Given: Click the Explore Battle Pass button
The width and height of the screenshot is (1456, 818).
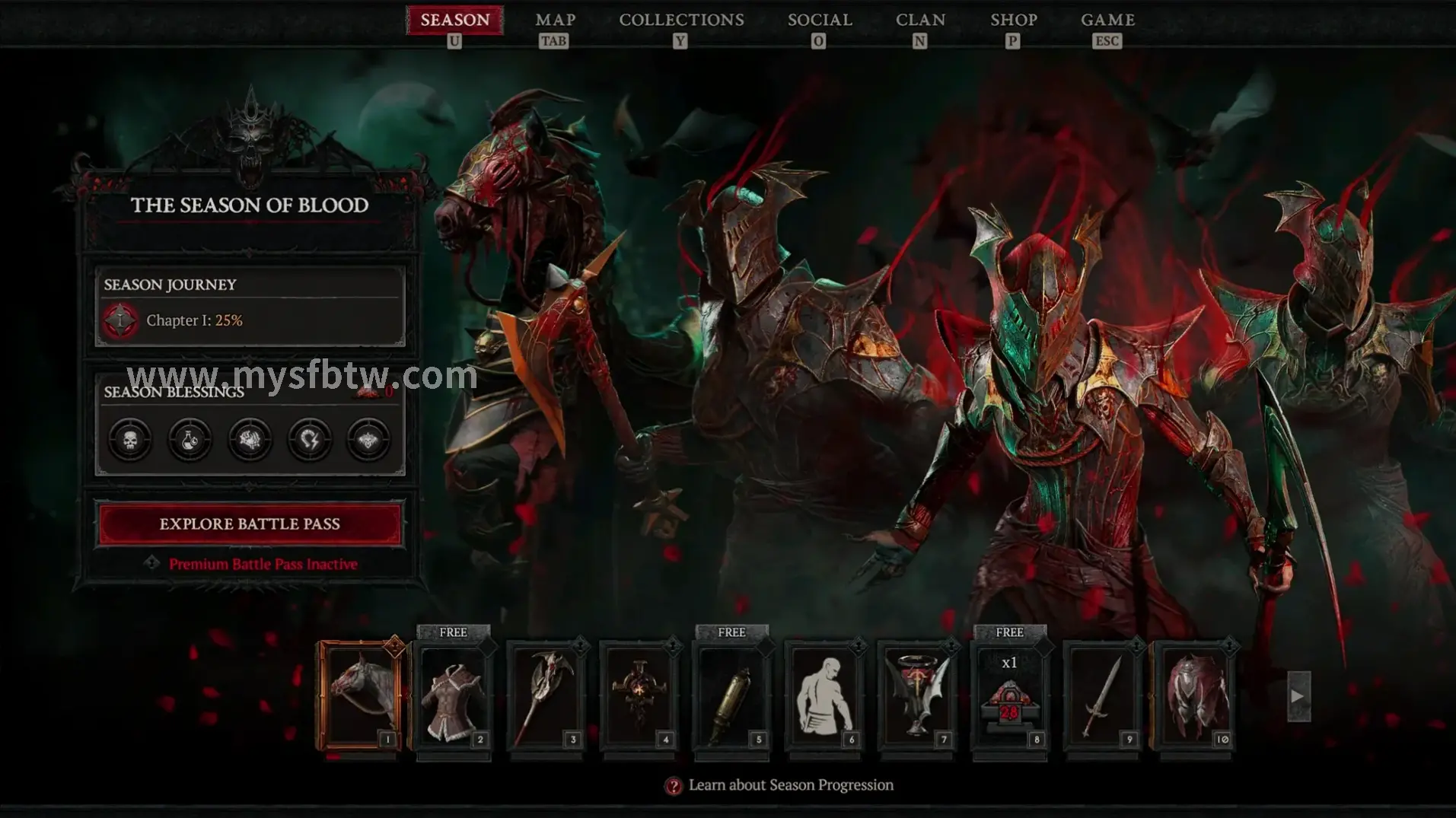Looking at the screenshot, I should 250,524.
